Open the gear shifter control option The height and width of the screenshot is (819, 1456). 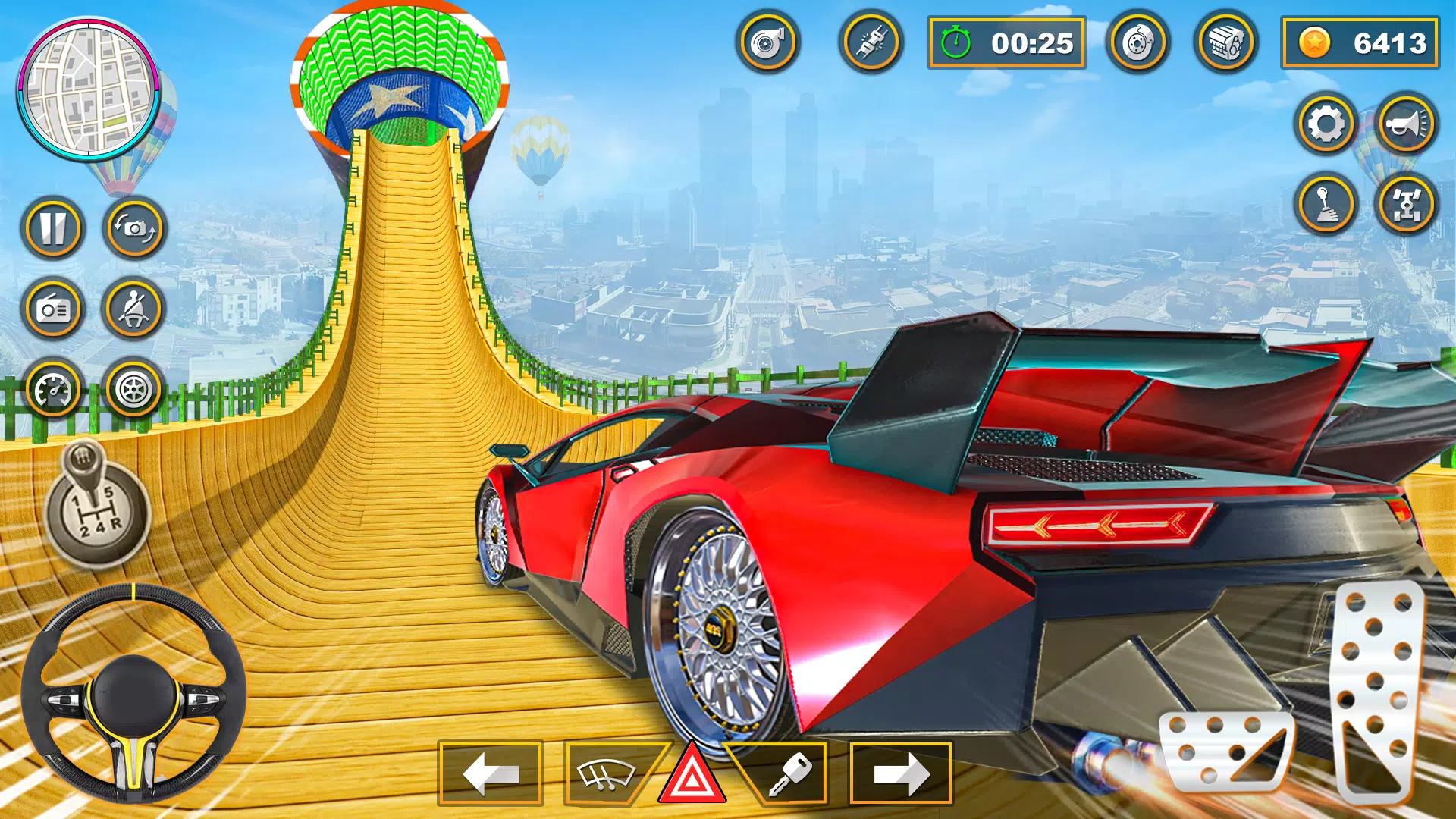pos(1326,205)
